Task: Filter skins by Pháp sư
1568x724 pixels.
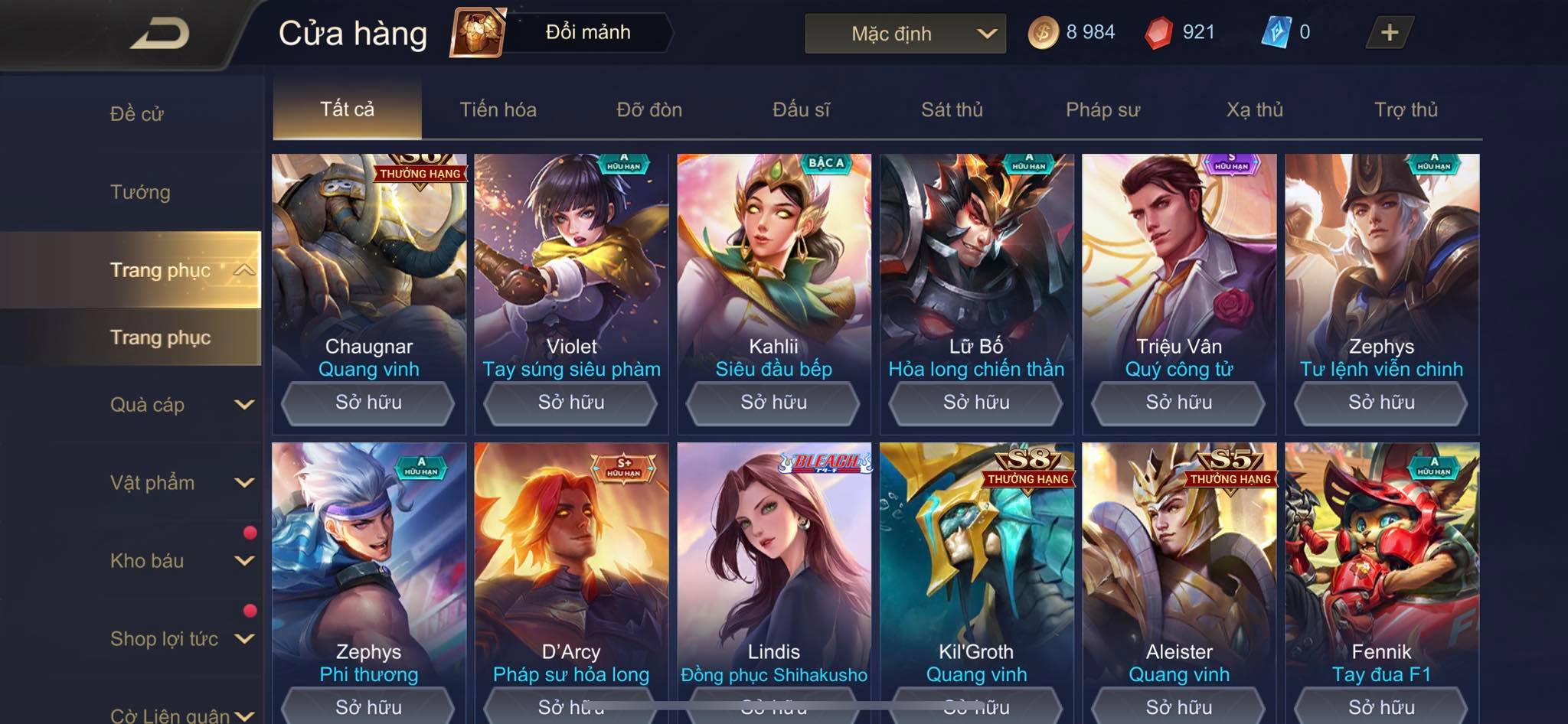Action: point(1102,109)
